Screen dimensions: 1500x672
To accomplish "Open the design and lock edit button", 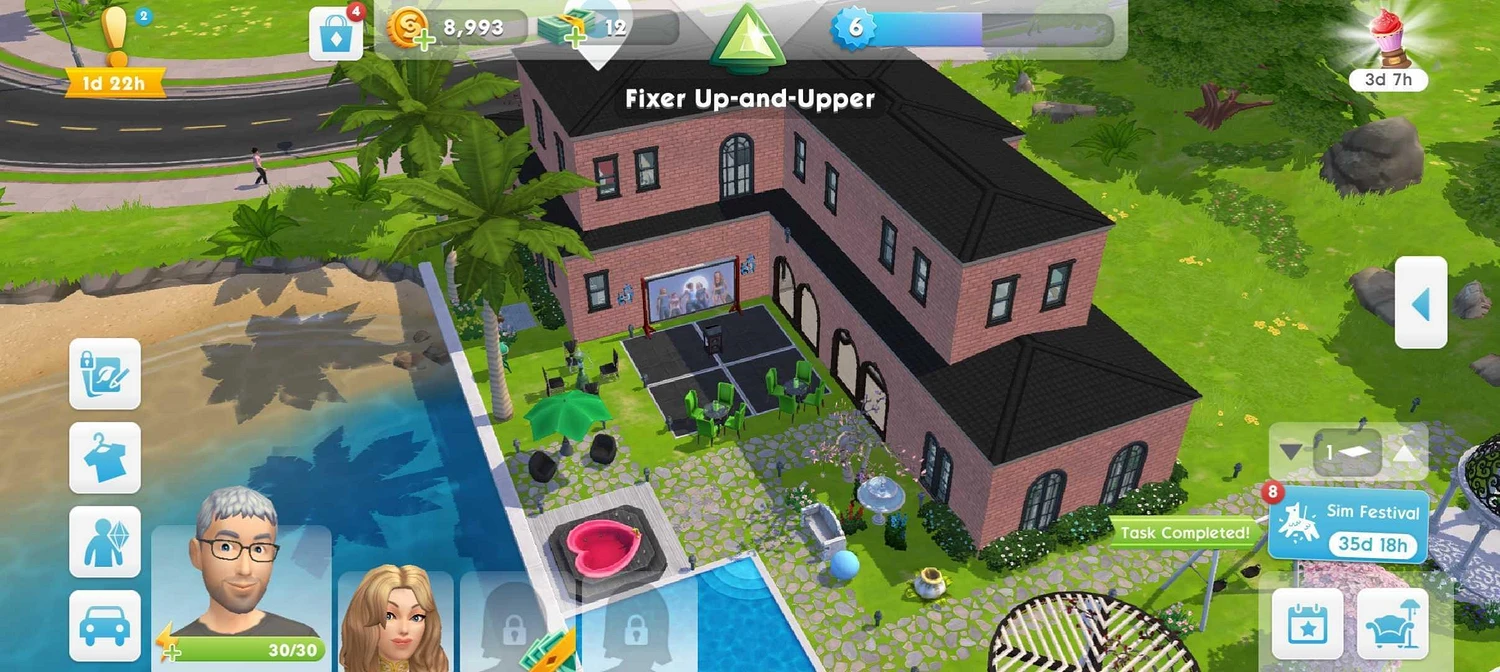I will click(x=105, y=373).
